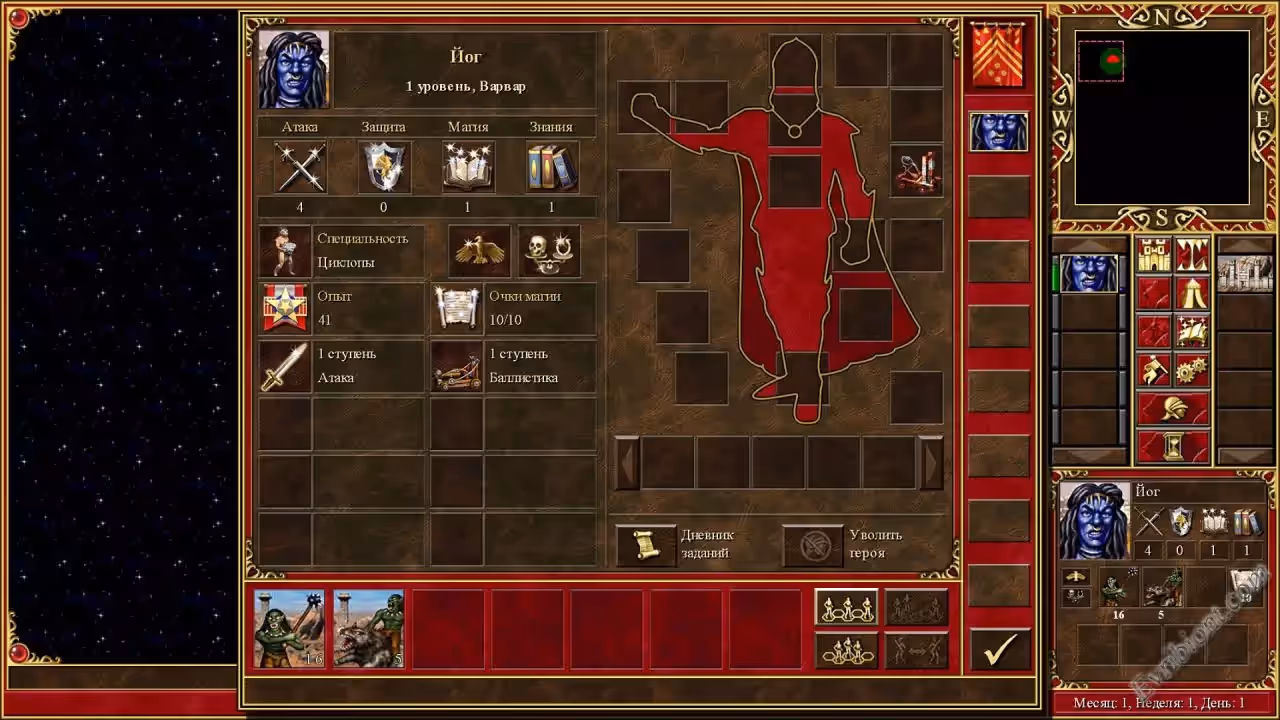Viewport: 1280px width, 720px height.
Task: Select the ballista war machine slot
Action: click(x=917, y=171)
